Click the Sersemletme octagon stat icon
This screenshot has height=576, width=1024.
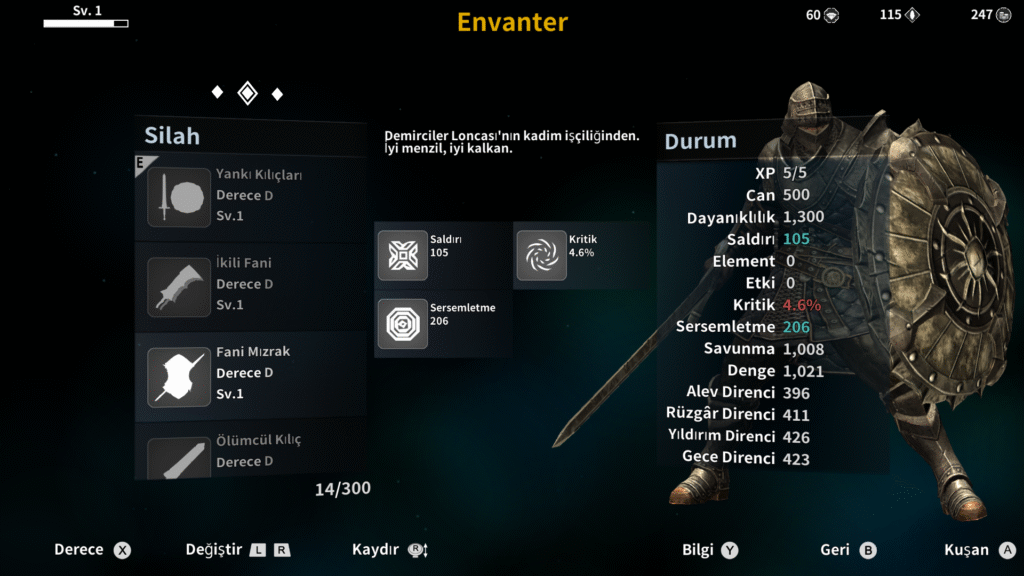pos(402,323)
